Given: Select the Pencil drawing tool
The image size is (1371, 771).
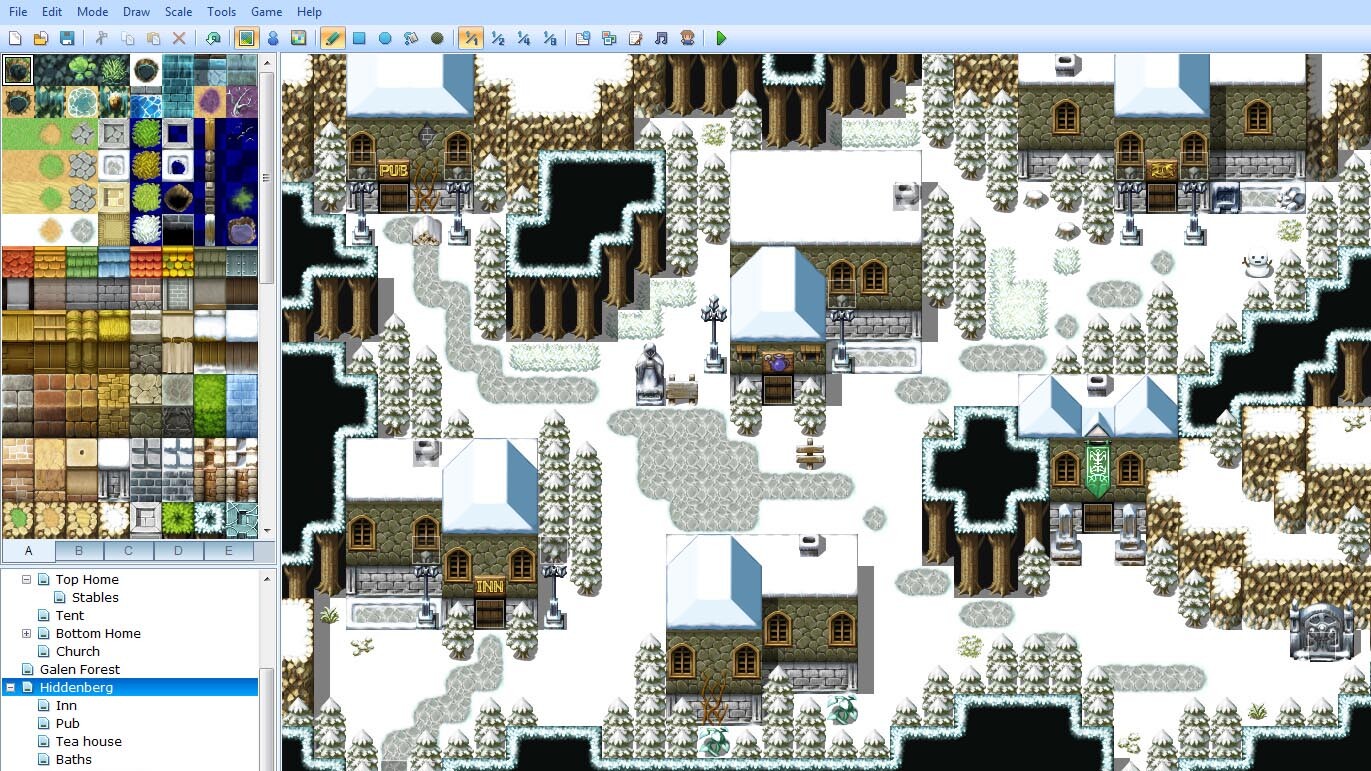Looking at the screenshot, I should tap(332, 38).
